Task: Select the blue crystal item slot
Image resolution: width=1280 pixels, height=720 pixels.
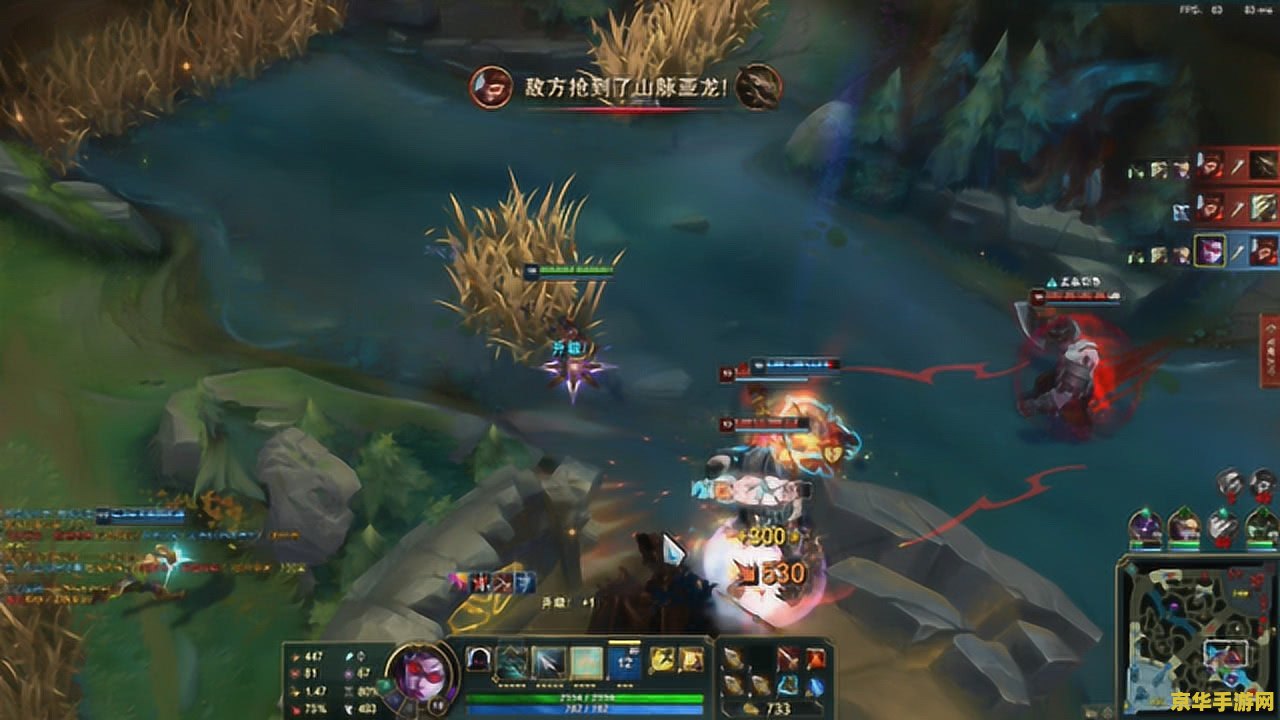Action: click(x=815, y=685)
